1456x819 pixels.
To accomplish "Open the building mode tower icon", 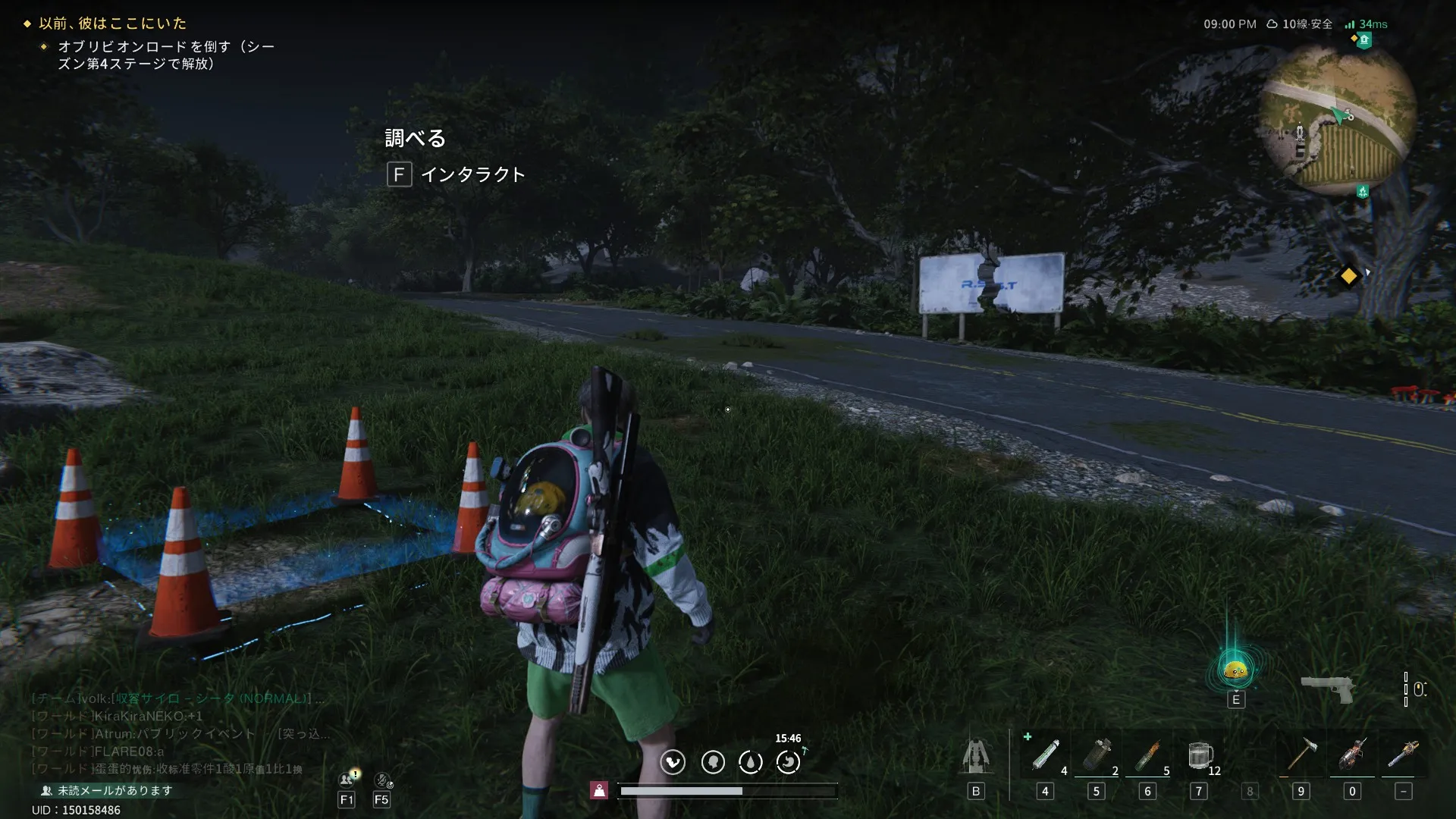I will [976, 755].
